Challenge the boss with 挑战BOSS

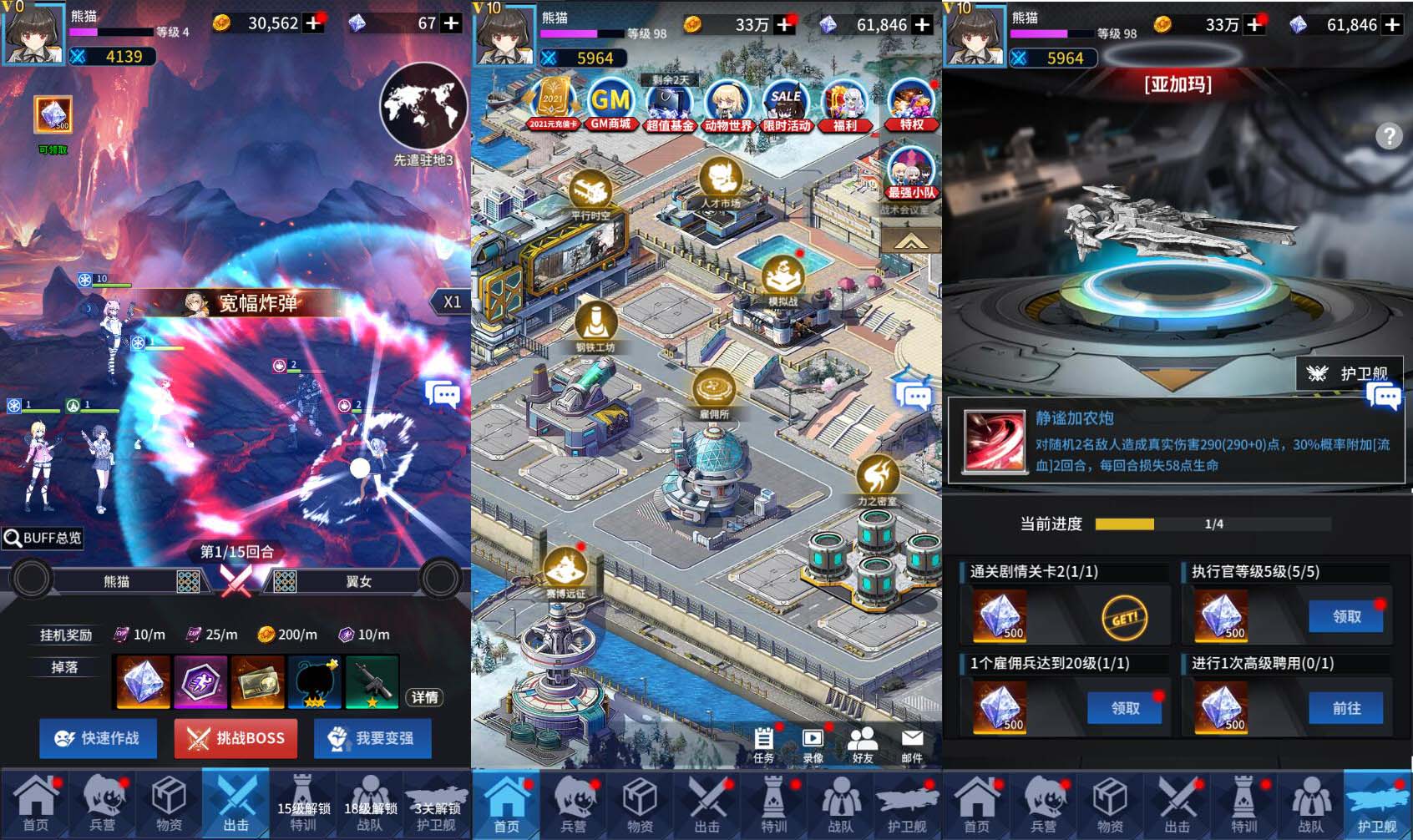tap(235, 738)
